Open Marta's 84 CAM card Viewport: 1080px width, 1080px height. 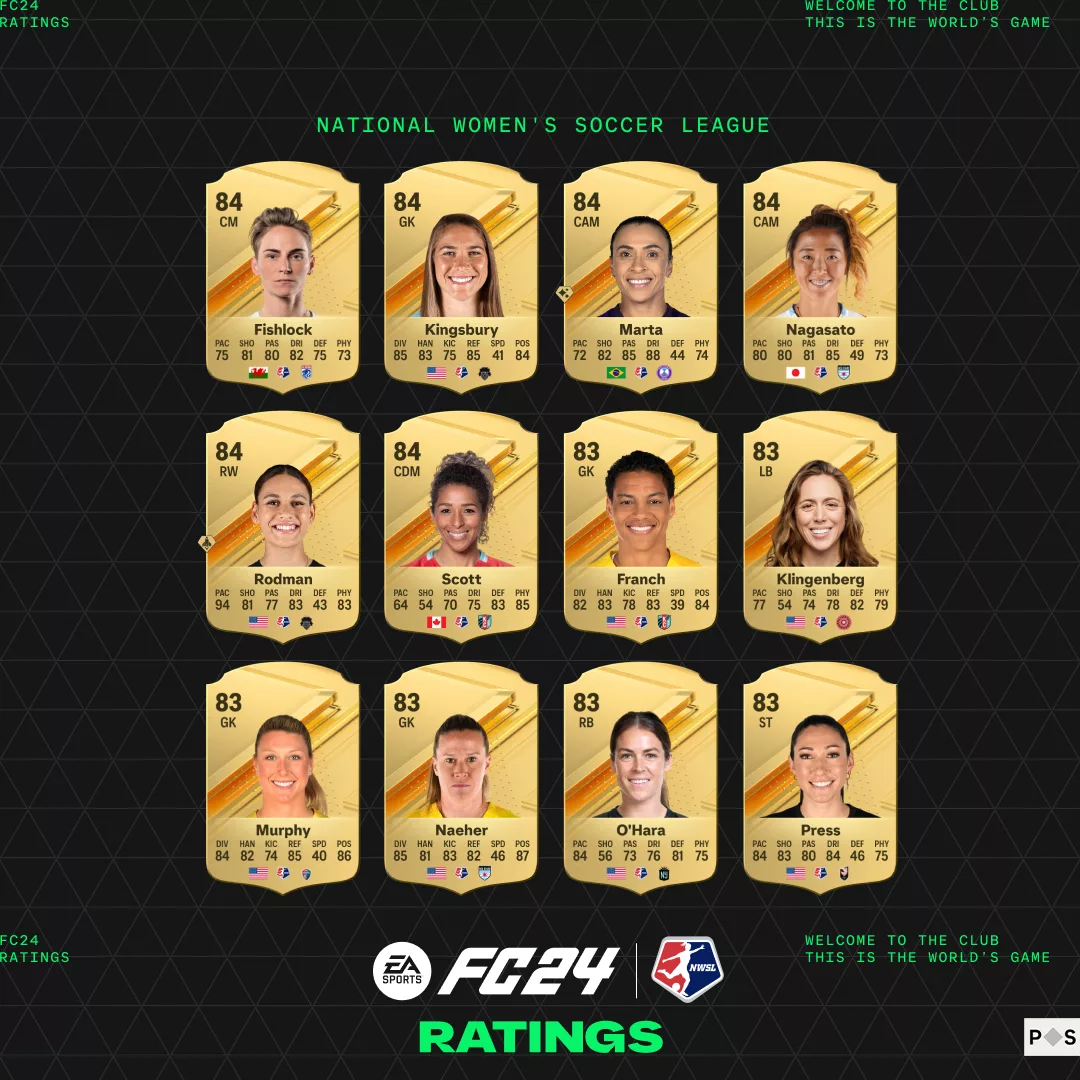coord(640,275)
